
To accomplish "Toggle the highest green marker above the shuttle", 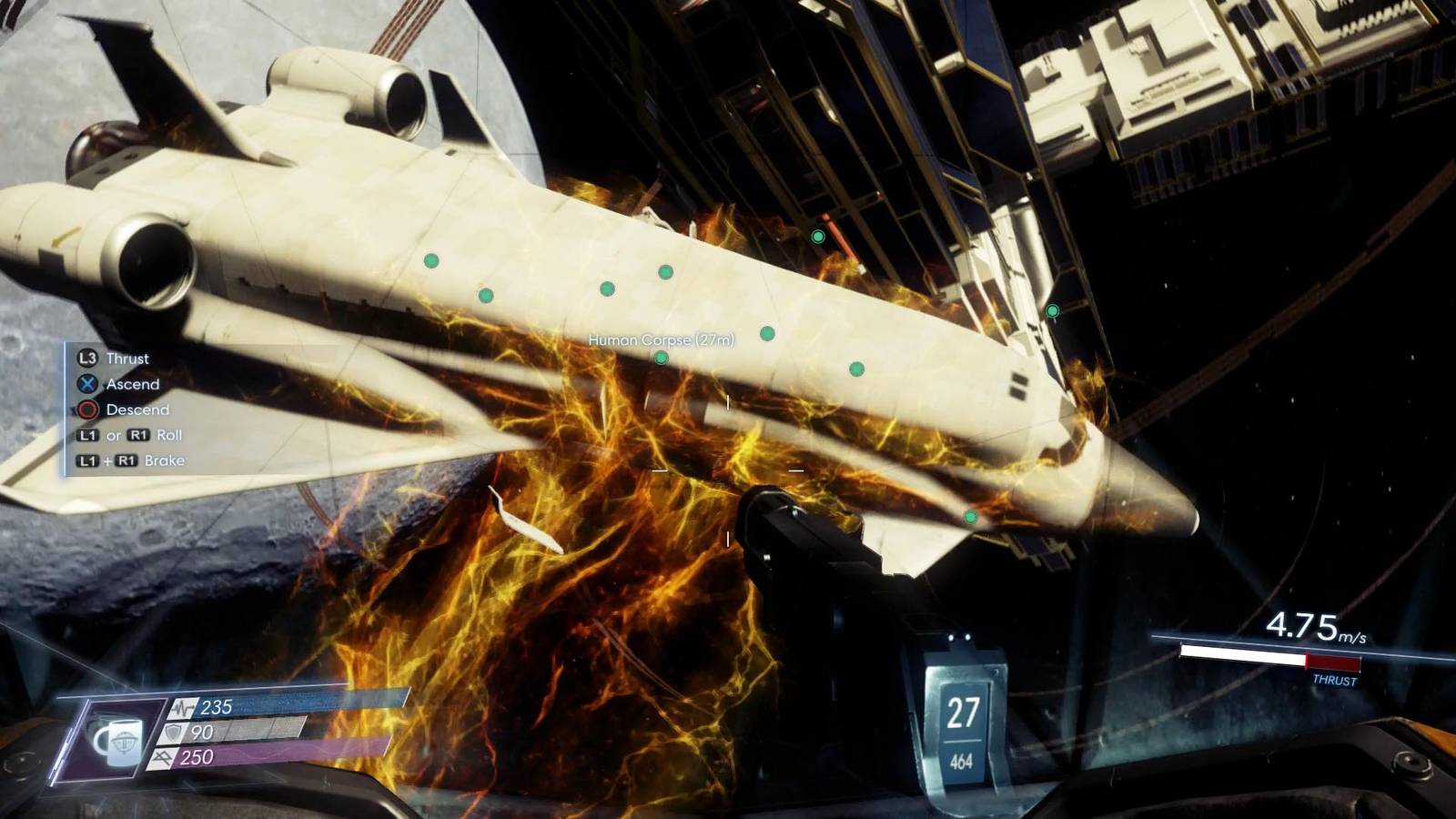I will pyautogui.click(x=818, y=237).
